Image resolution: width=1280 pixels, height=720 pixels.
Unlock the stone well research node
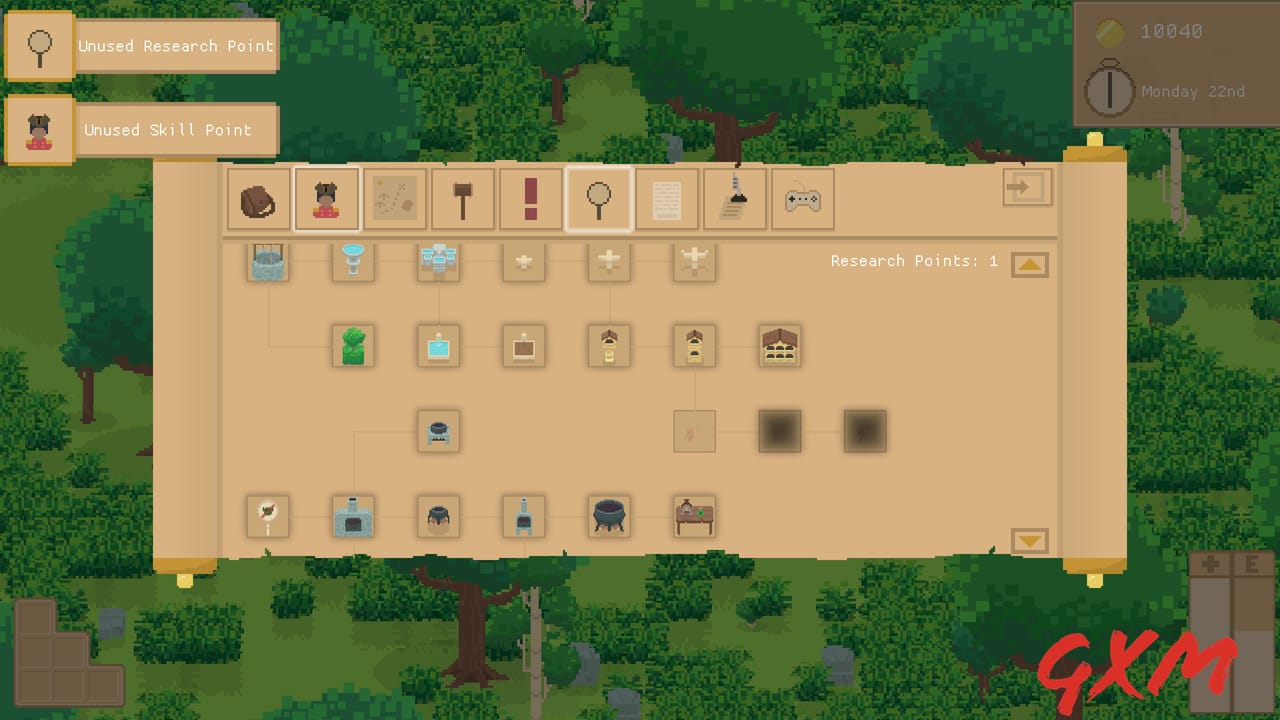coord(267,262)
